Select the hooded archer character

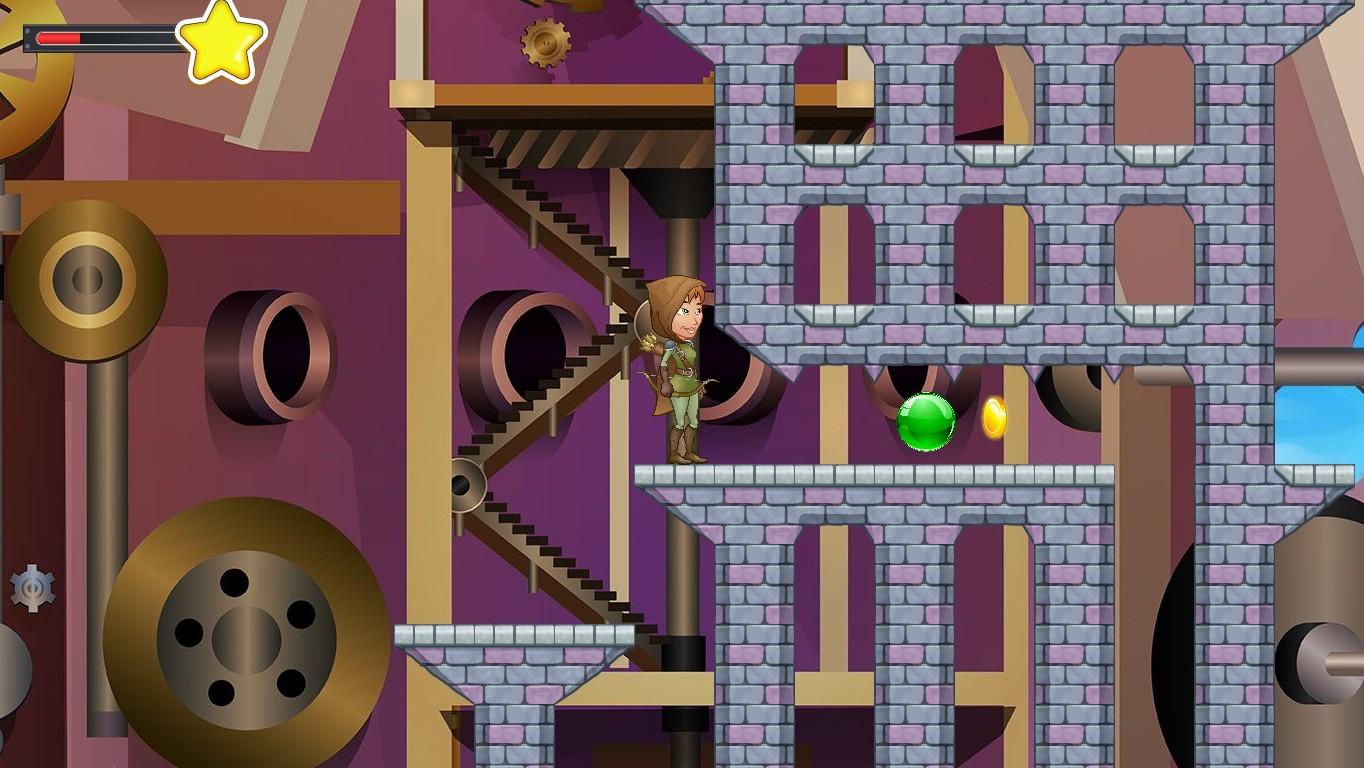pyautogui.click(x=680, y=370)
